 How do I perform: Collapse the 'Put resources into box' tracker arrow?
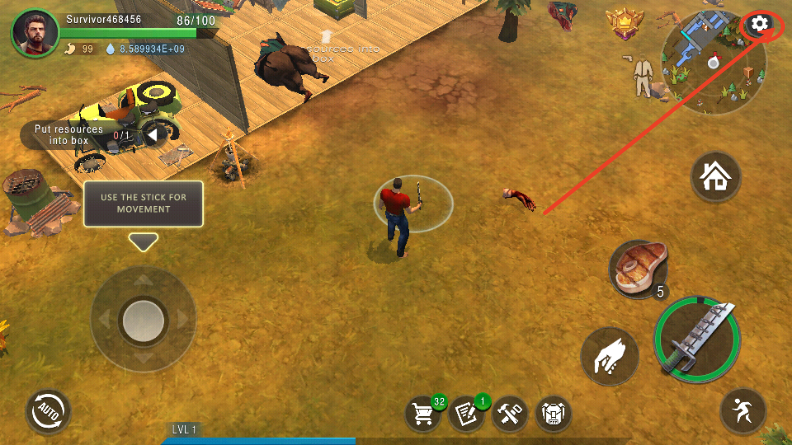(x=152, y=134)
